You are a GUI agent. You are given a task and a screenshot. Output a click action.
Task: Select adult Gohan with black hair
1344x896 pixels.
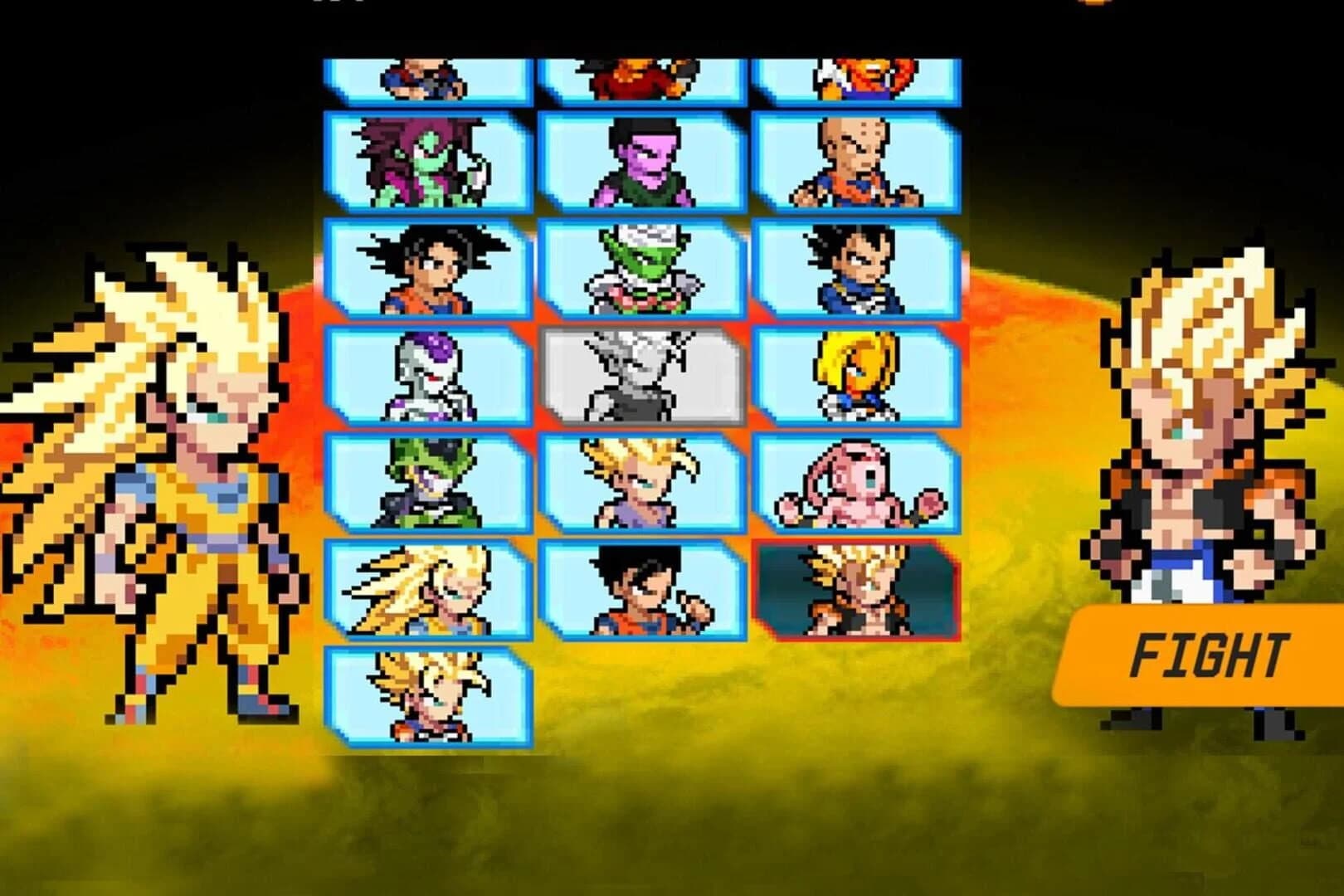click(643, 589)
